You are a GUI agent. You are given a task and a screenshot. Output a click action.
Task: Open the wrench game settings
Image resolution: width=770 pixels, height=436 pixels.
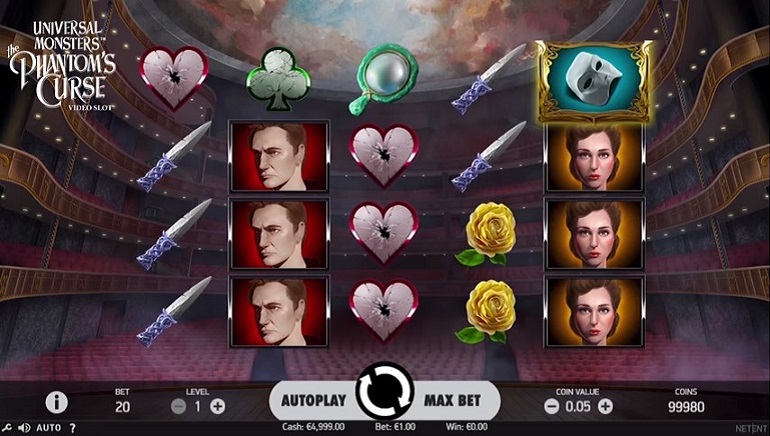(6, 428)
